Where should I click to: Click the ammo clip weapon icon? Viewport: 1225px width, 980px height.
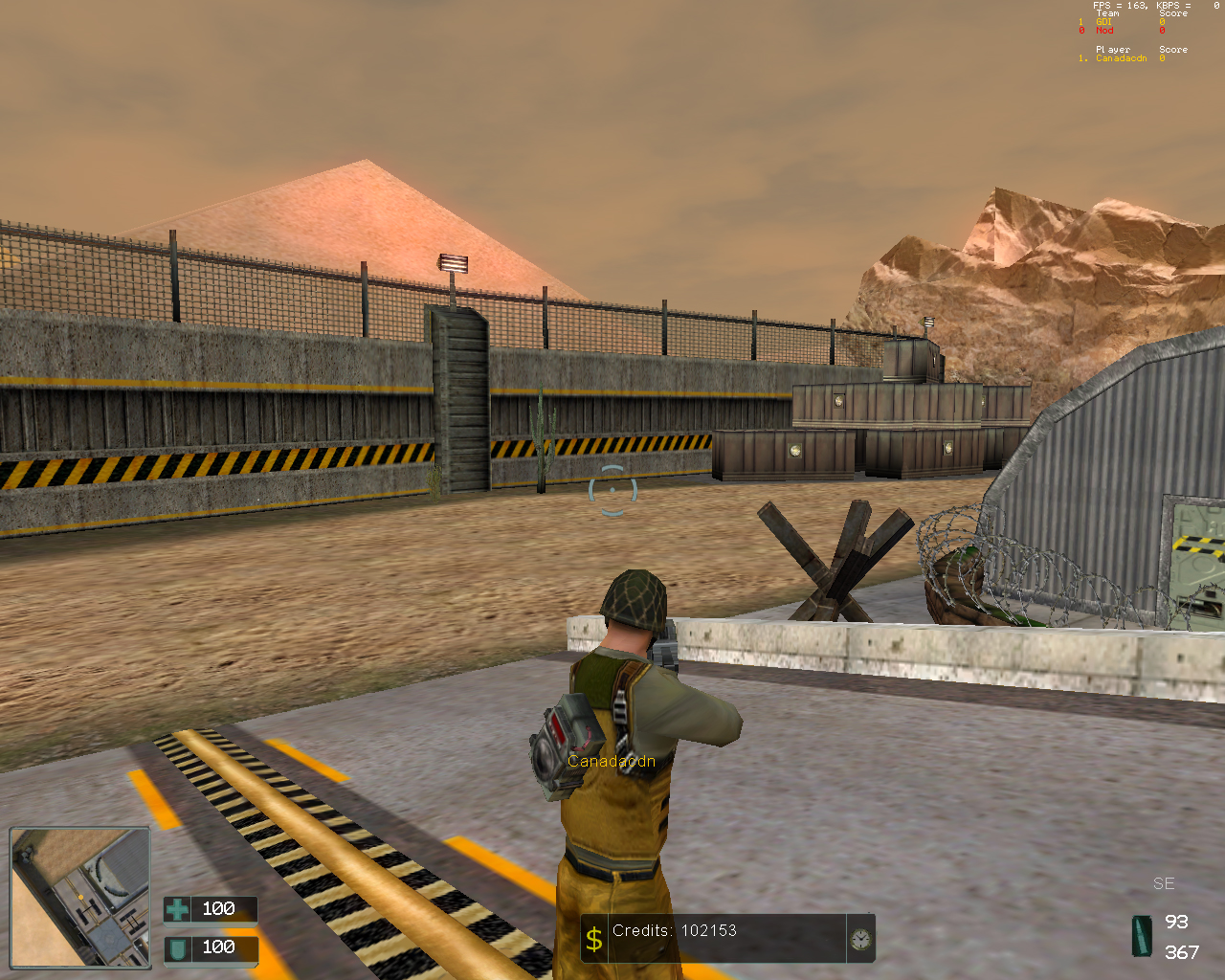click(1142, 935)
